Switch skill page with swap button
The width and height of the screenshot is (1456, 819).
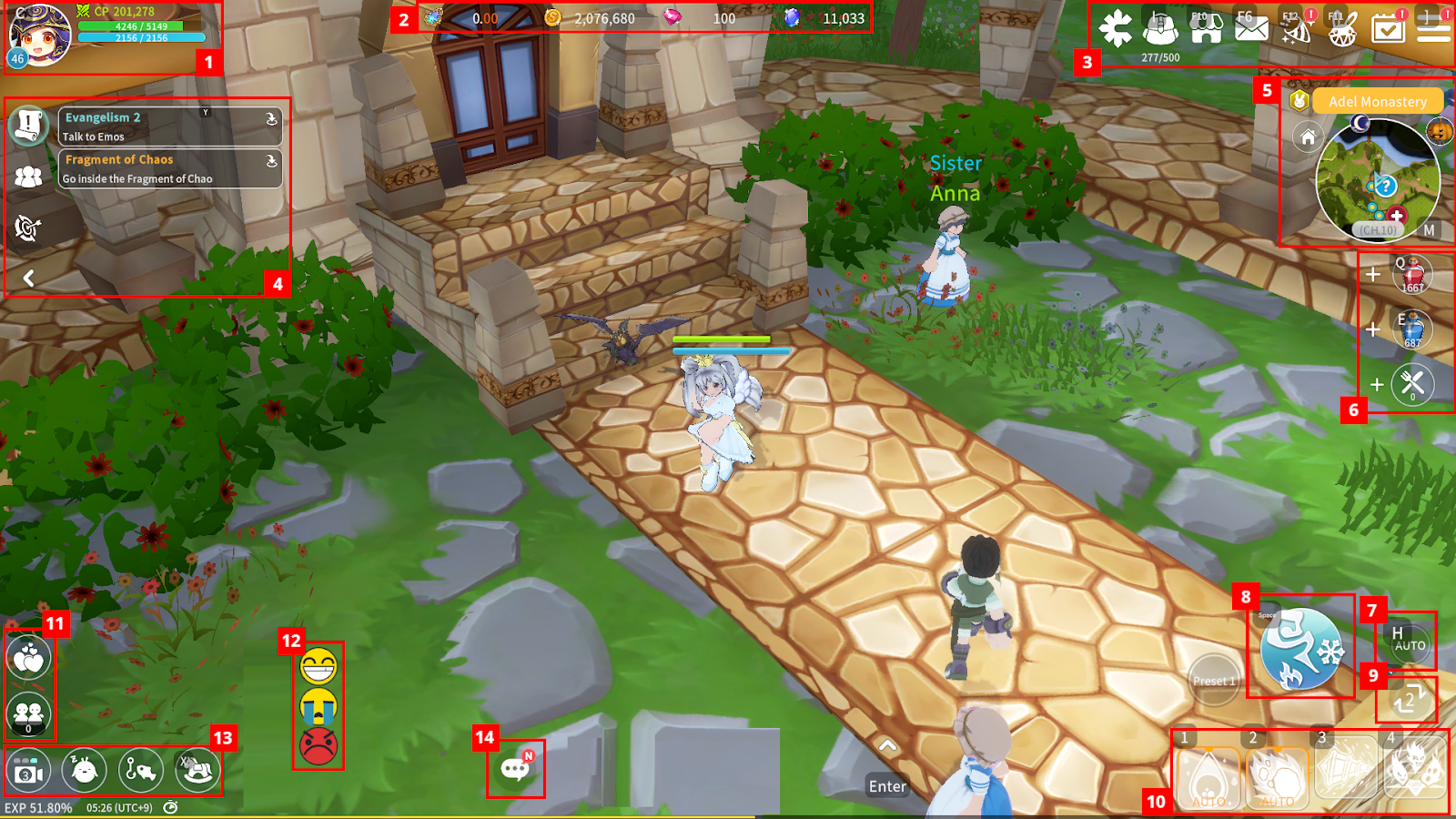(1407, 700)
